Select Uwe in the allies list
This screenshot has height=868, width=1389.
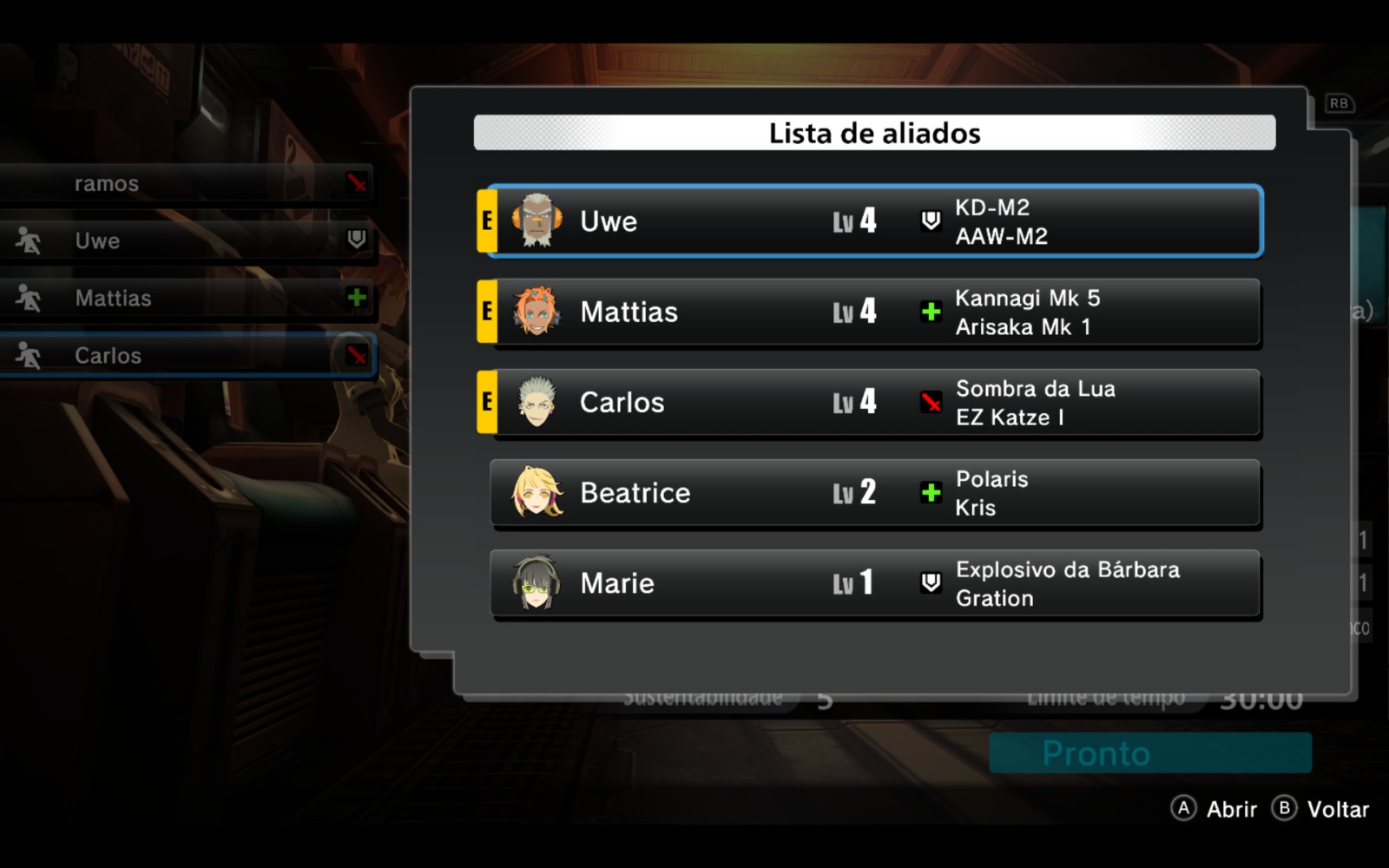pyautogui.click(x=873, y=221)
